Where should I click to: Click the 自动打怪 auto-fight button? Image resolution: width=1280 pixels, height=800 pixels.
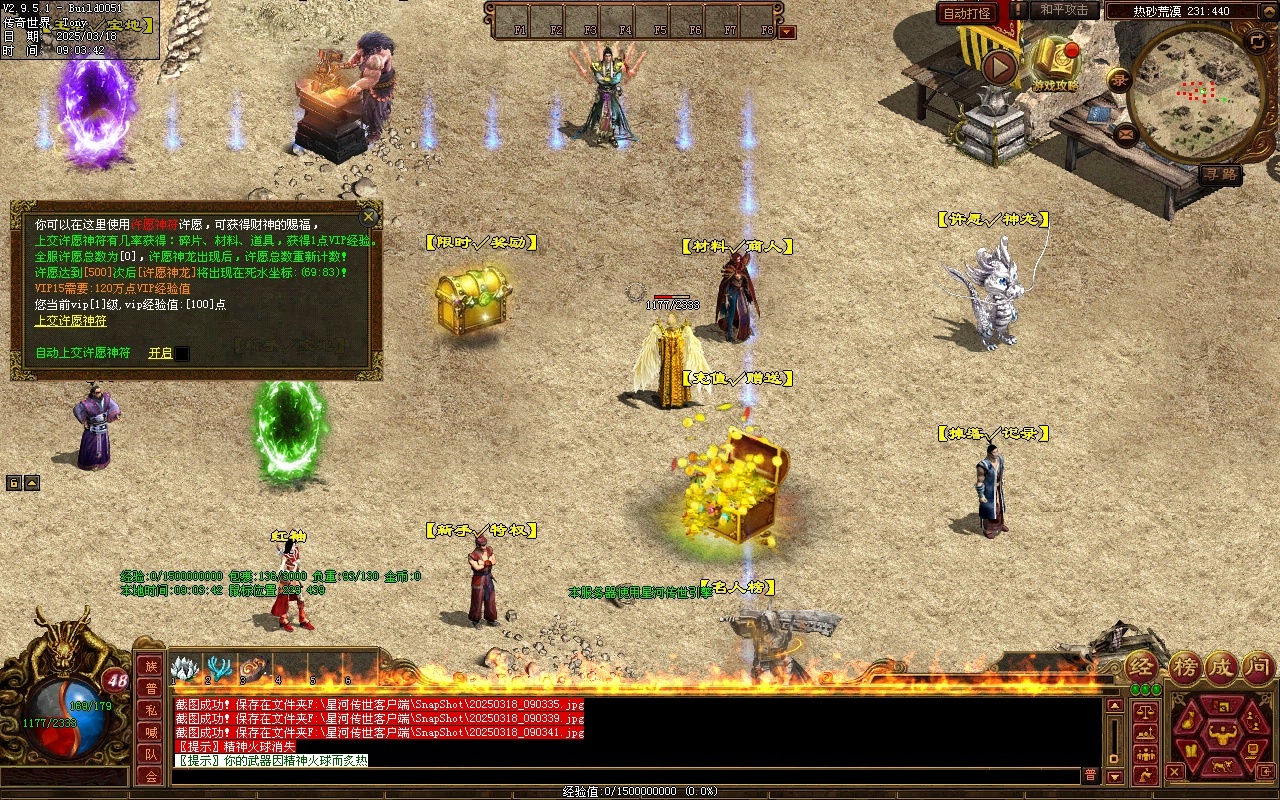click(968, 13)
